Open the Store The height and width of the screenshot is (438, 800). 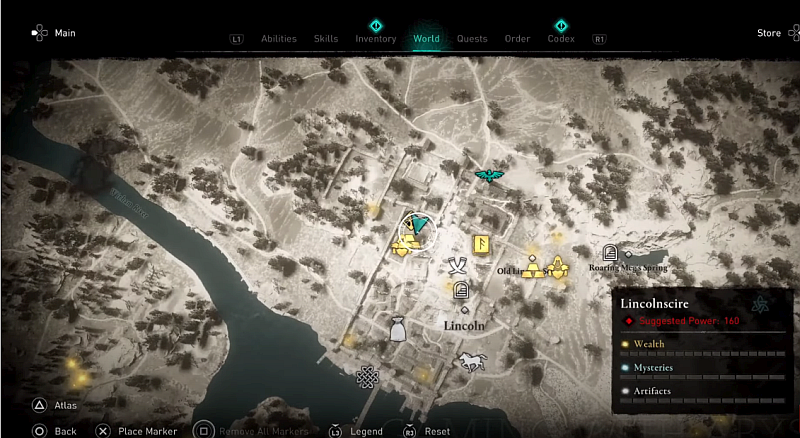point(768,33)
